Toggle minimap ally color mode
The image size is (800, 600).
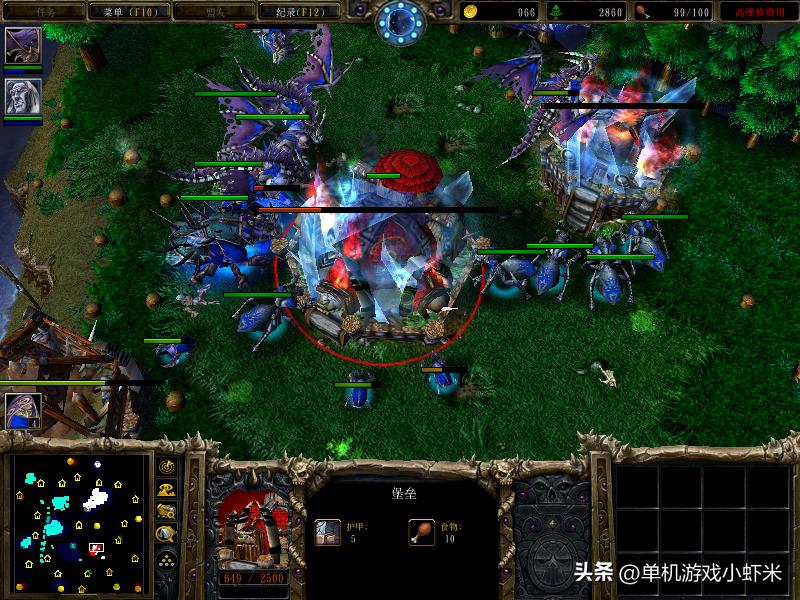[166, 511]
